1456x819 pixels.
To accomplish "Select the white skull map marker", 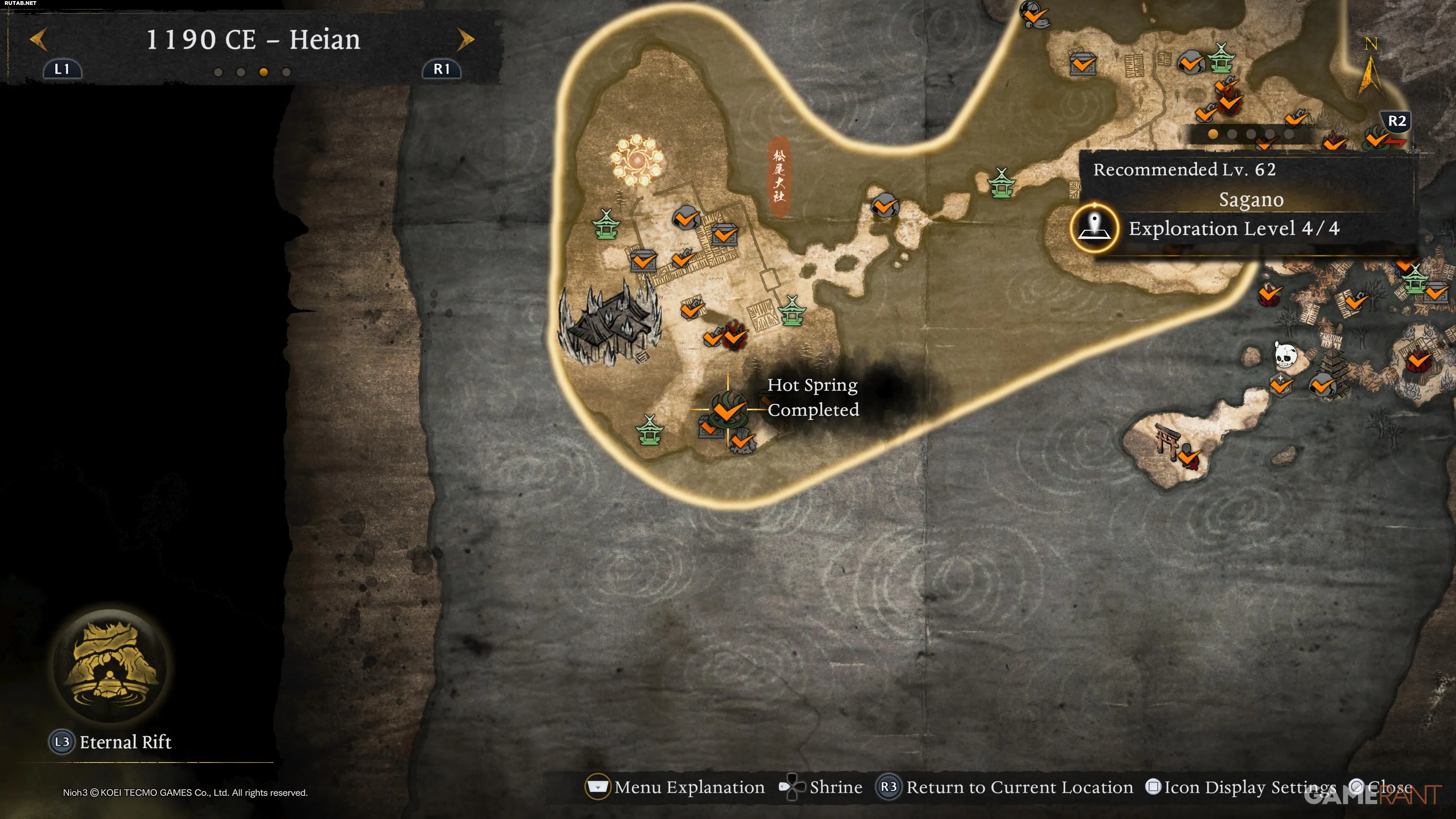I will pos(1285,356).
